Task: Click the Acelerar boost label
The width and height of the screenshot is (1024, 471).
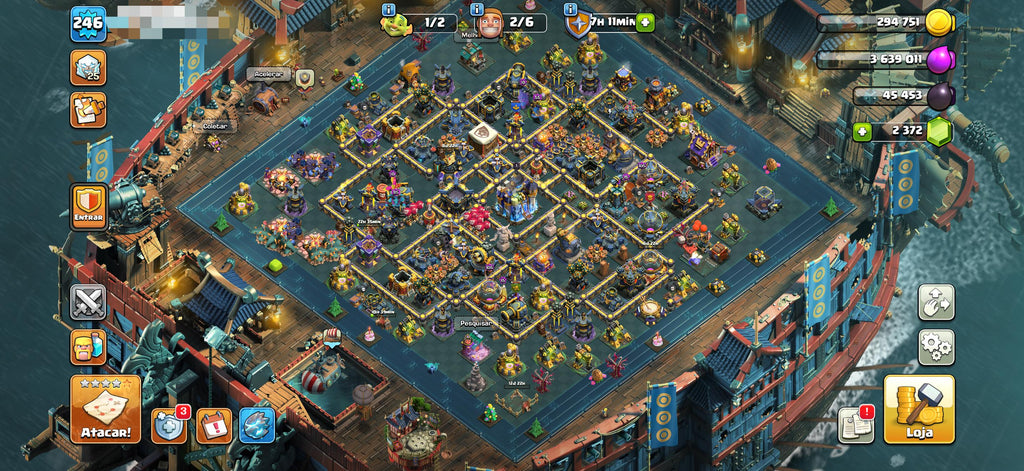Action: [x=265, y=74]
